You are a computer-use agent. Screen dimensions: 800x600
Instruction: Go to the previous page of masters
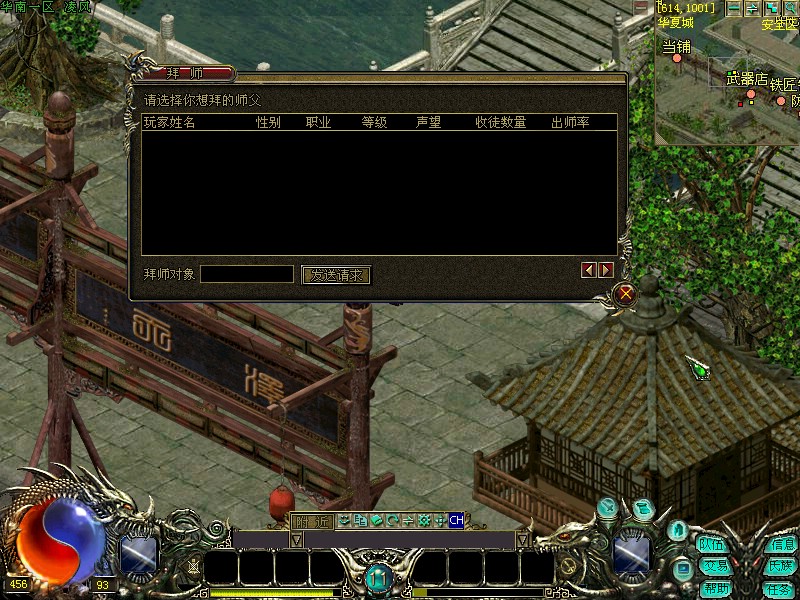[x=589, y=270]
